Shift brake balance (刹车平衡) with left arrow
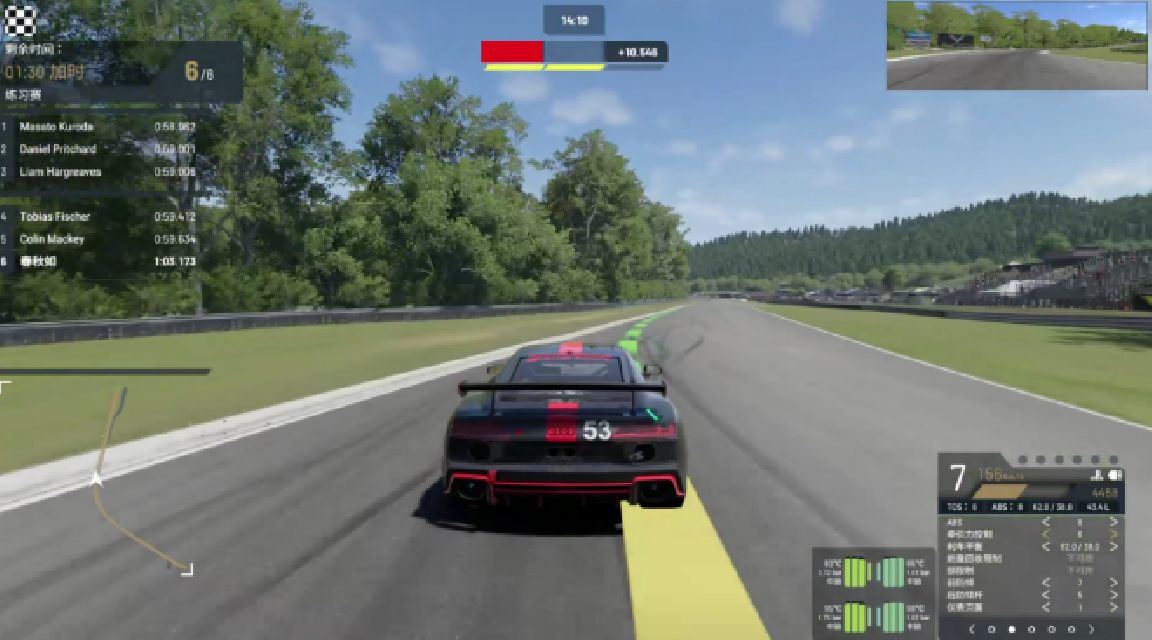The image size is (1152, 640). [1046, 546]
